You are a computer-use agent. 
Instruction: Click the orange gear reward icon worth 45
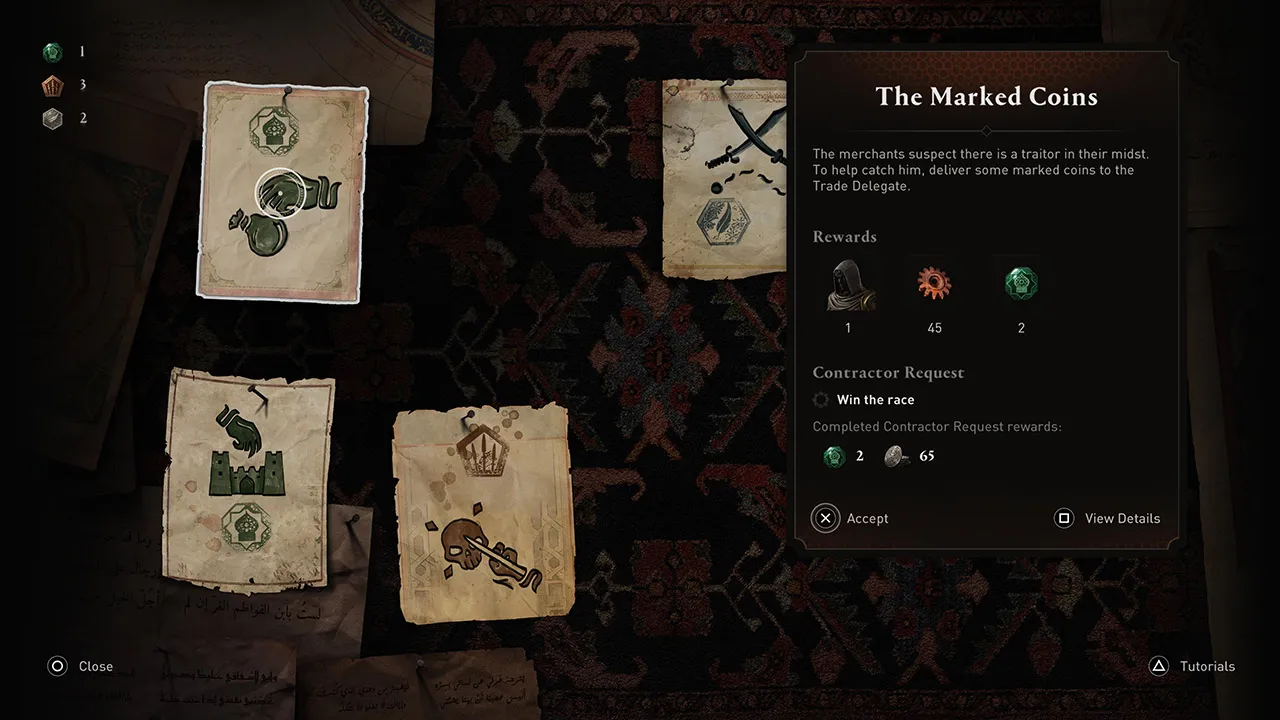934,284
